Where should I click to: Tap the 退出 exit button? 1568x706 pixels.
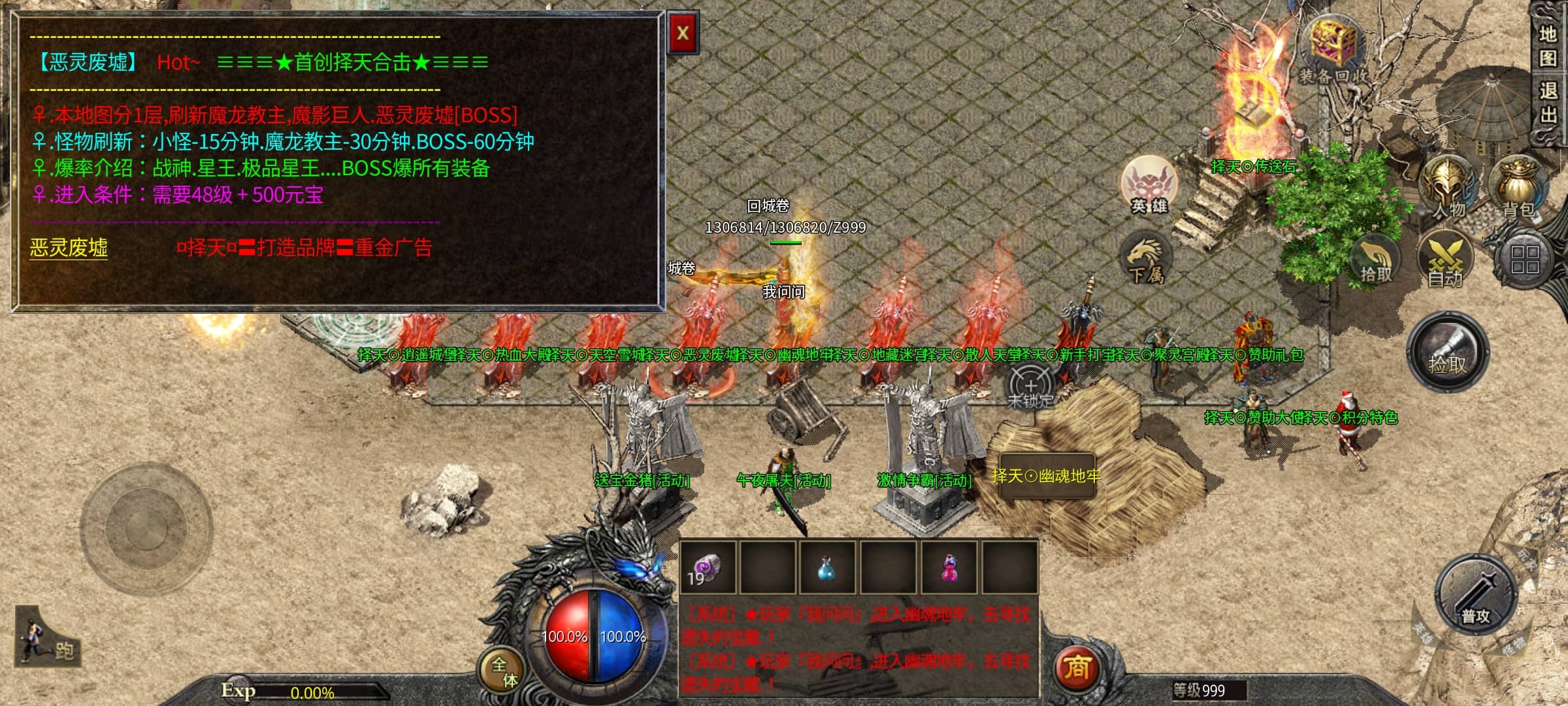1547,103
